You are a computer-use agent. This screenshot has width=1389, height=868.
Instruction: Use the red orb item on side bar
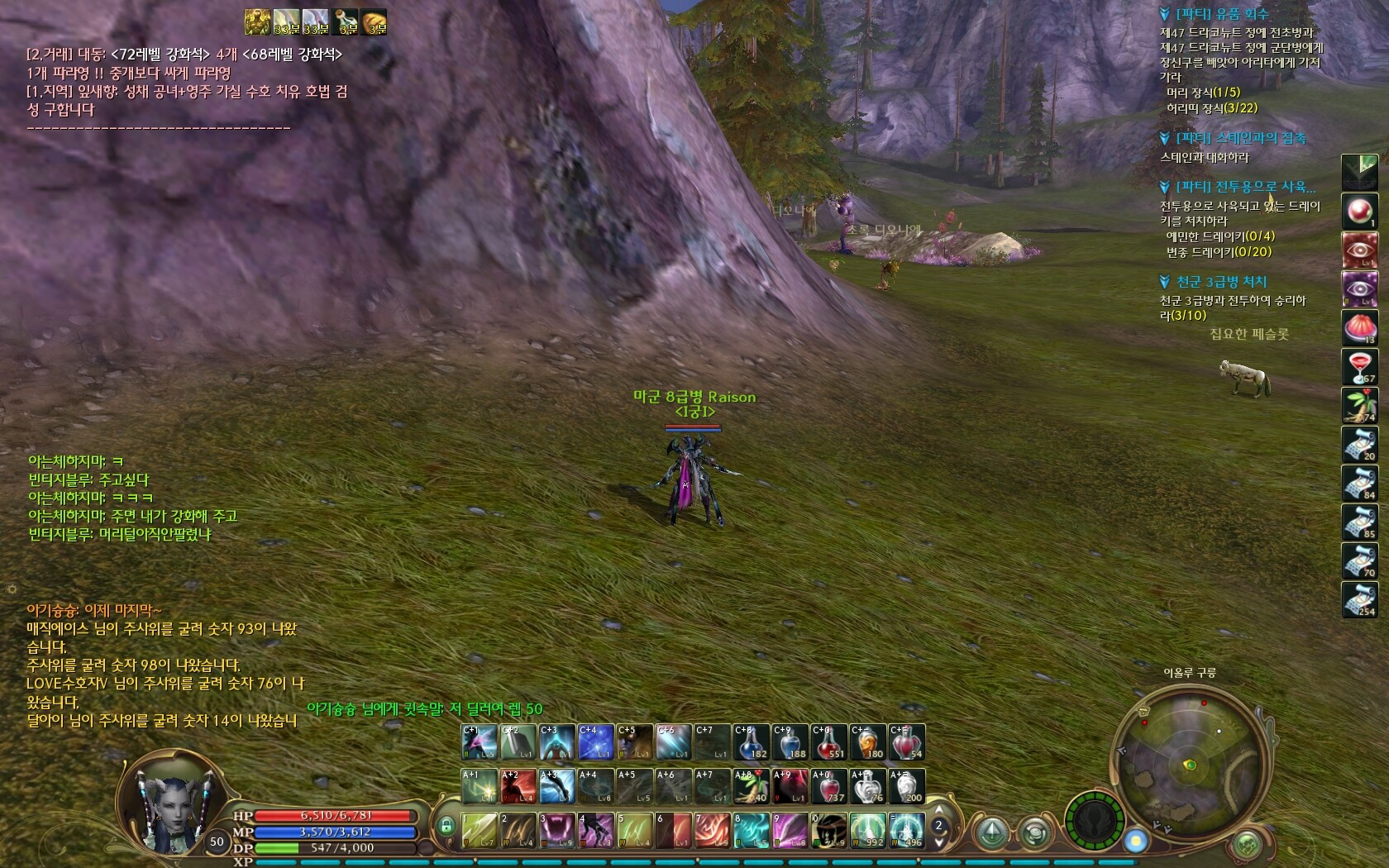[x=1358, y=211]
